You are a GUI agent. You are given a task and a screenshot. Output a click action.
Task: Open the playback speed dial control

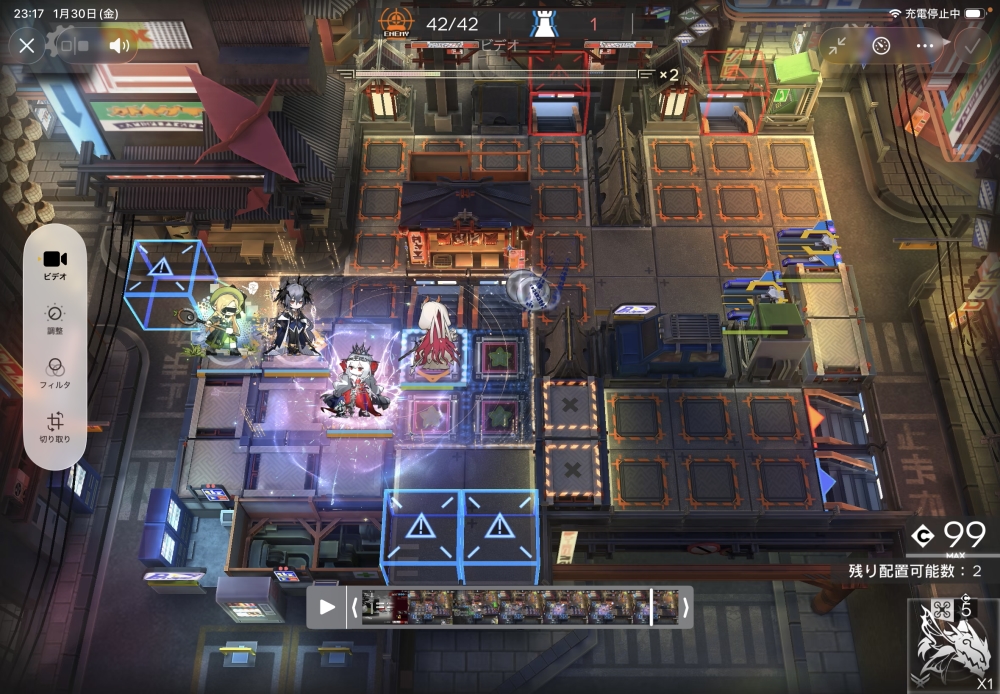coord(880,45)
